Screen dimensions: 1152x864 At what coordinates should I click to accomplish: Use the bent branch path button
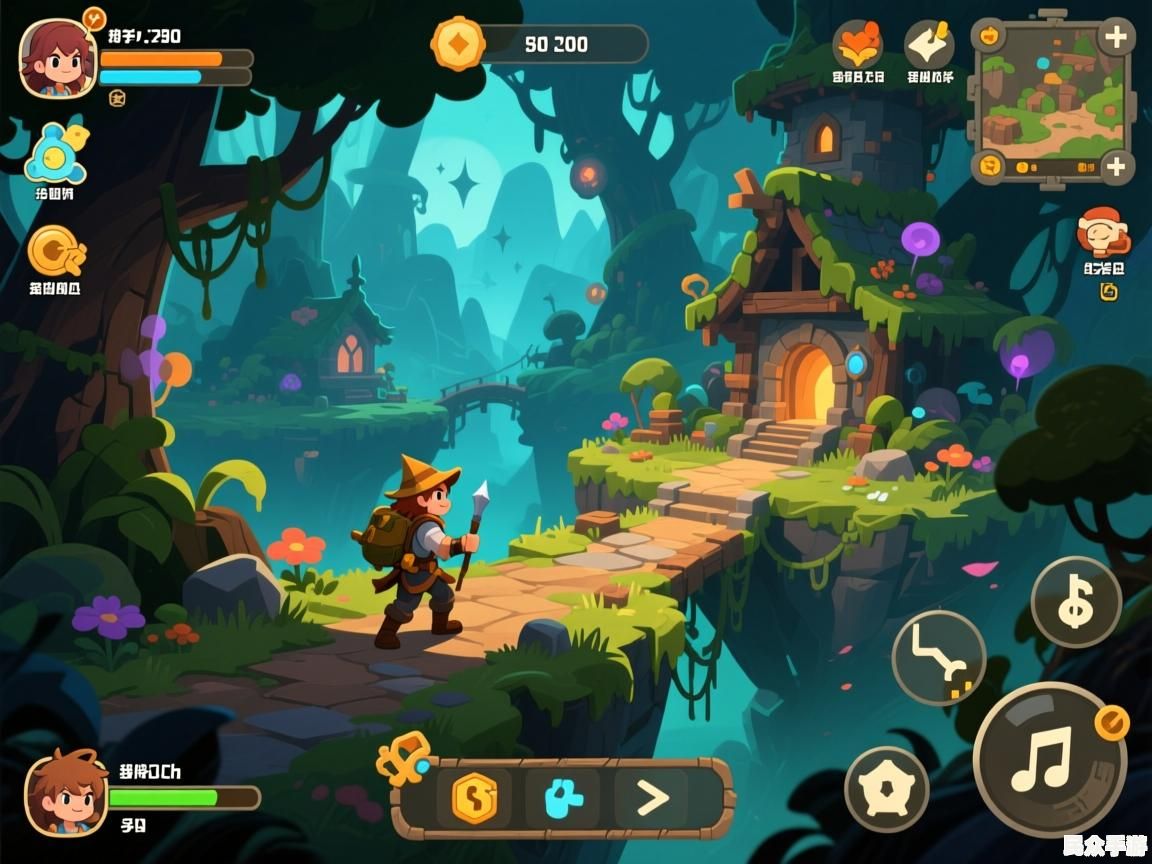click(x=938, y=658)
